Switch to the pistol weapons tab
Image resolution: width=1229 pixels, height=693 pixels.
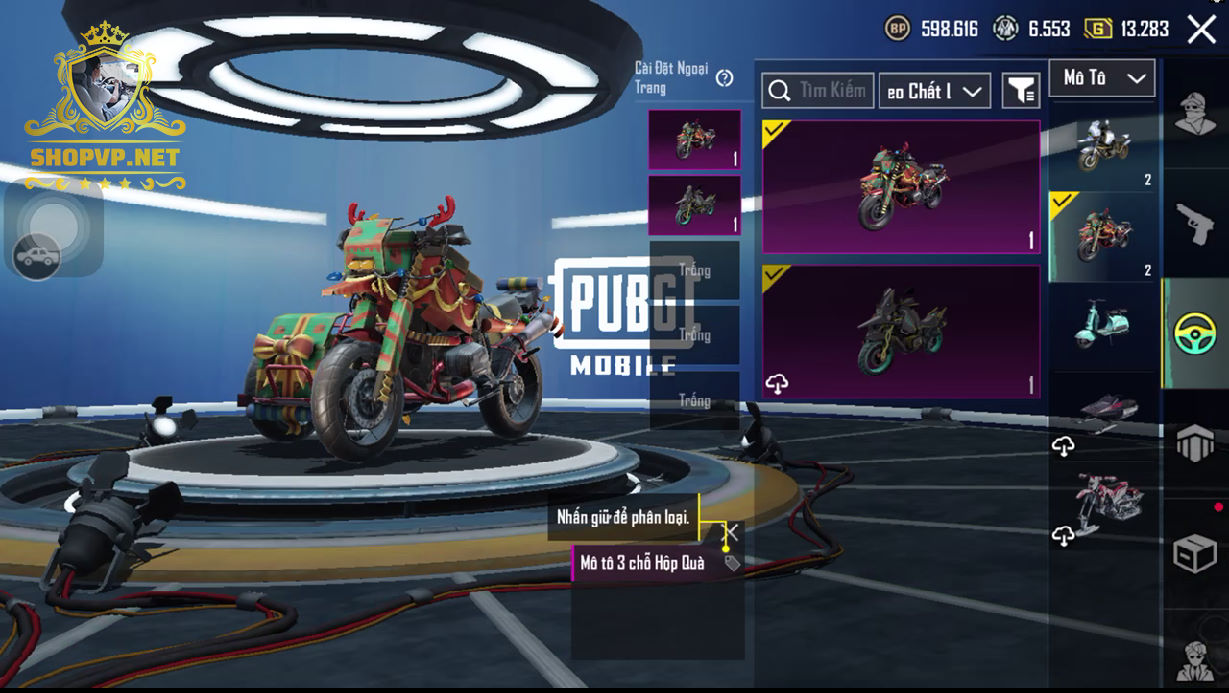coord(1194,224)
